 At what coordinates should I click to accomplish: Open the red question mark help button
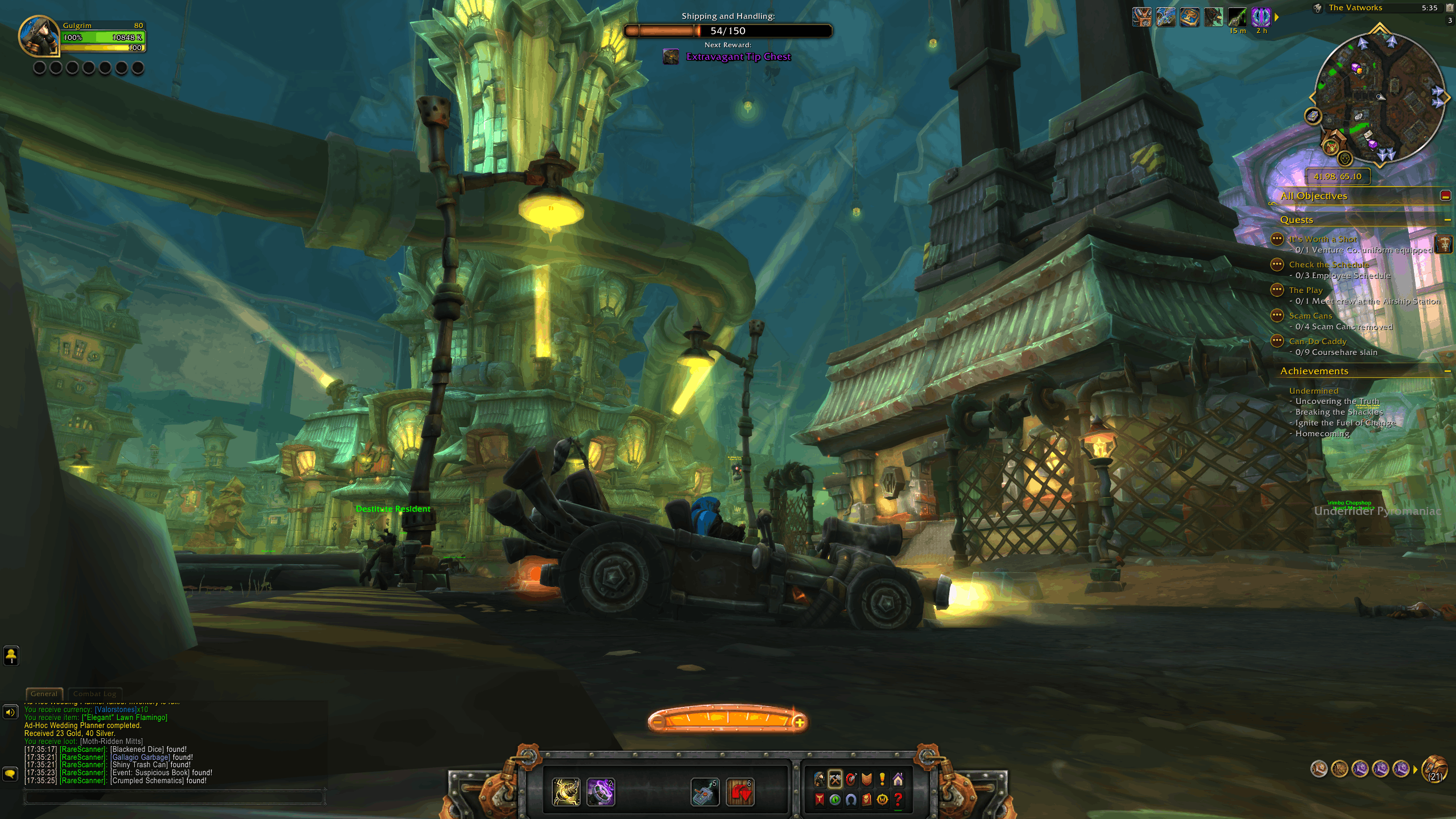pyautogui.click(x=898, y=799)
